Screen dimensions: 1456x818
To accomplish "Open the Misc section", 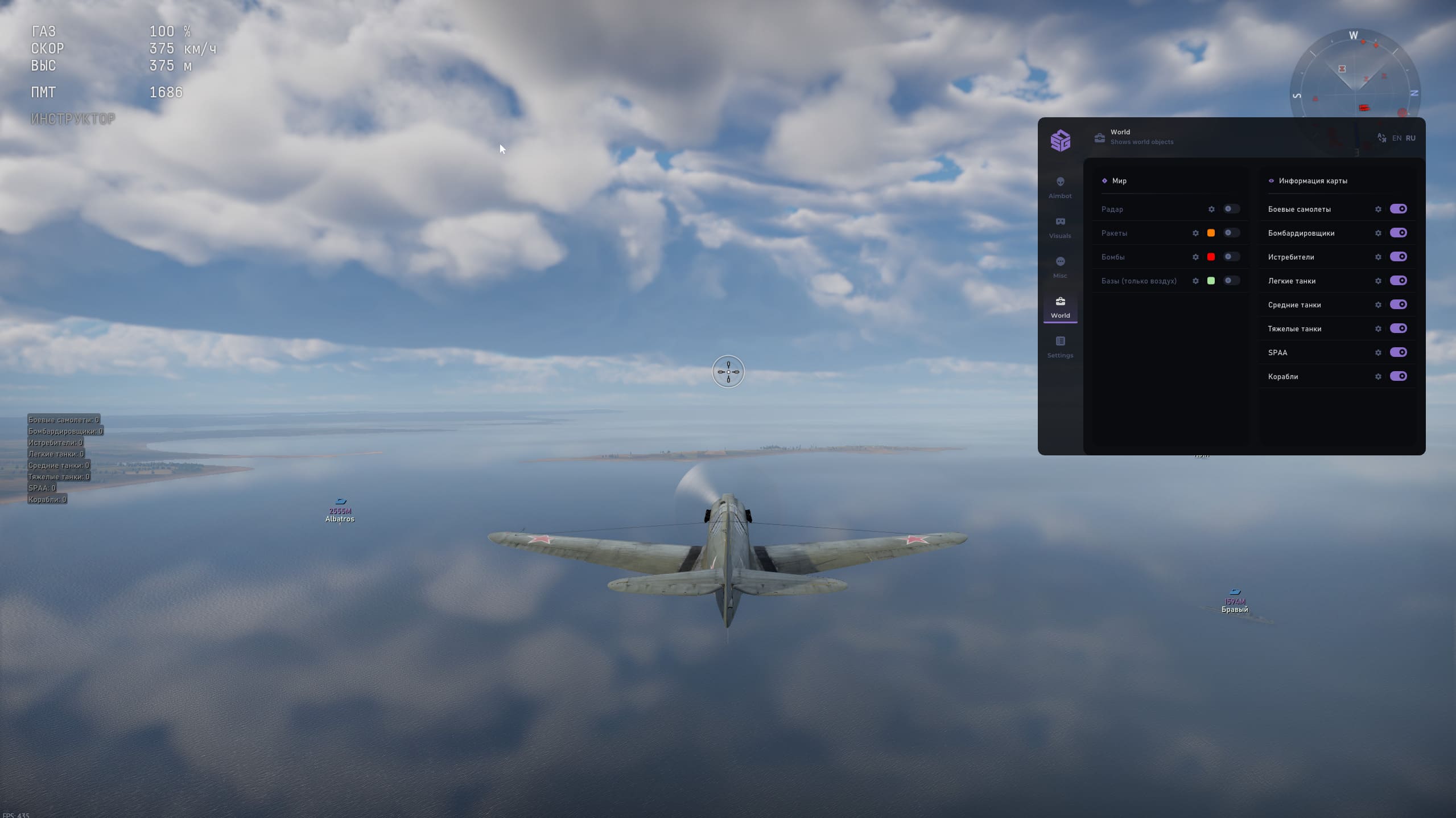I will pyautogui.click(x=1060, y=266).
